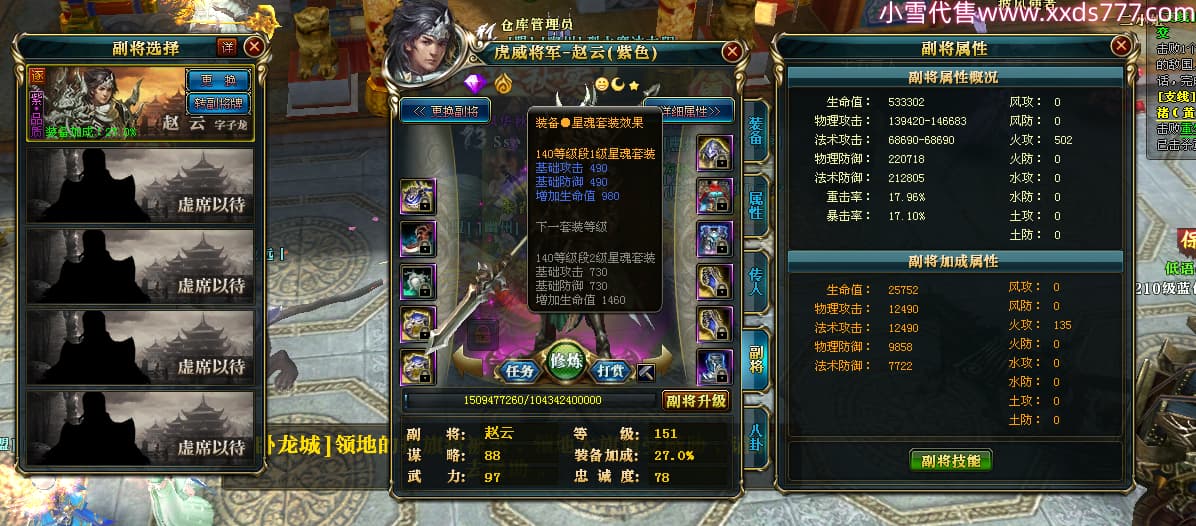Click the 副将升级 upgrade button

pyautogui.click(x=695, y=400)
